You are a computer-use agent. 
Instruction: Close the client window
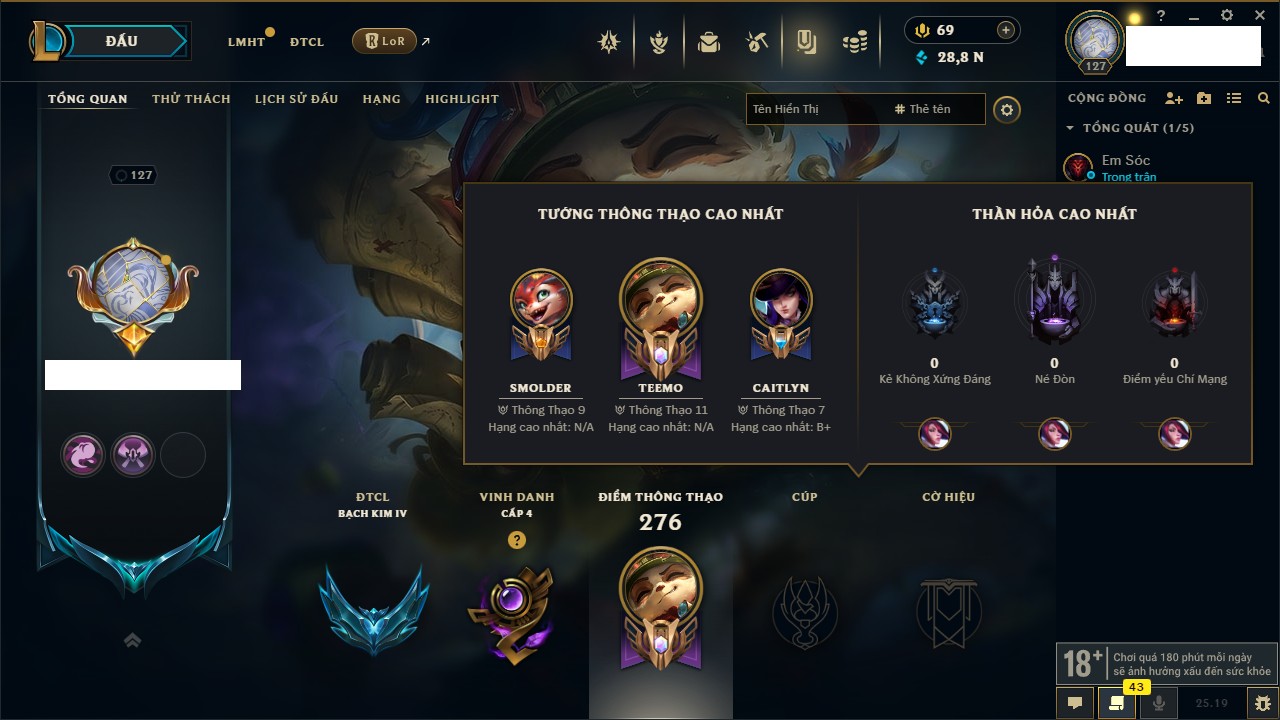1258,16
